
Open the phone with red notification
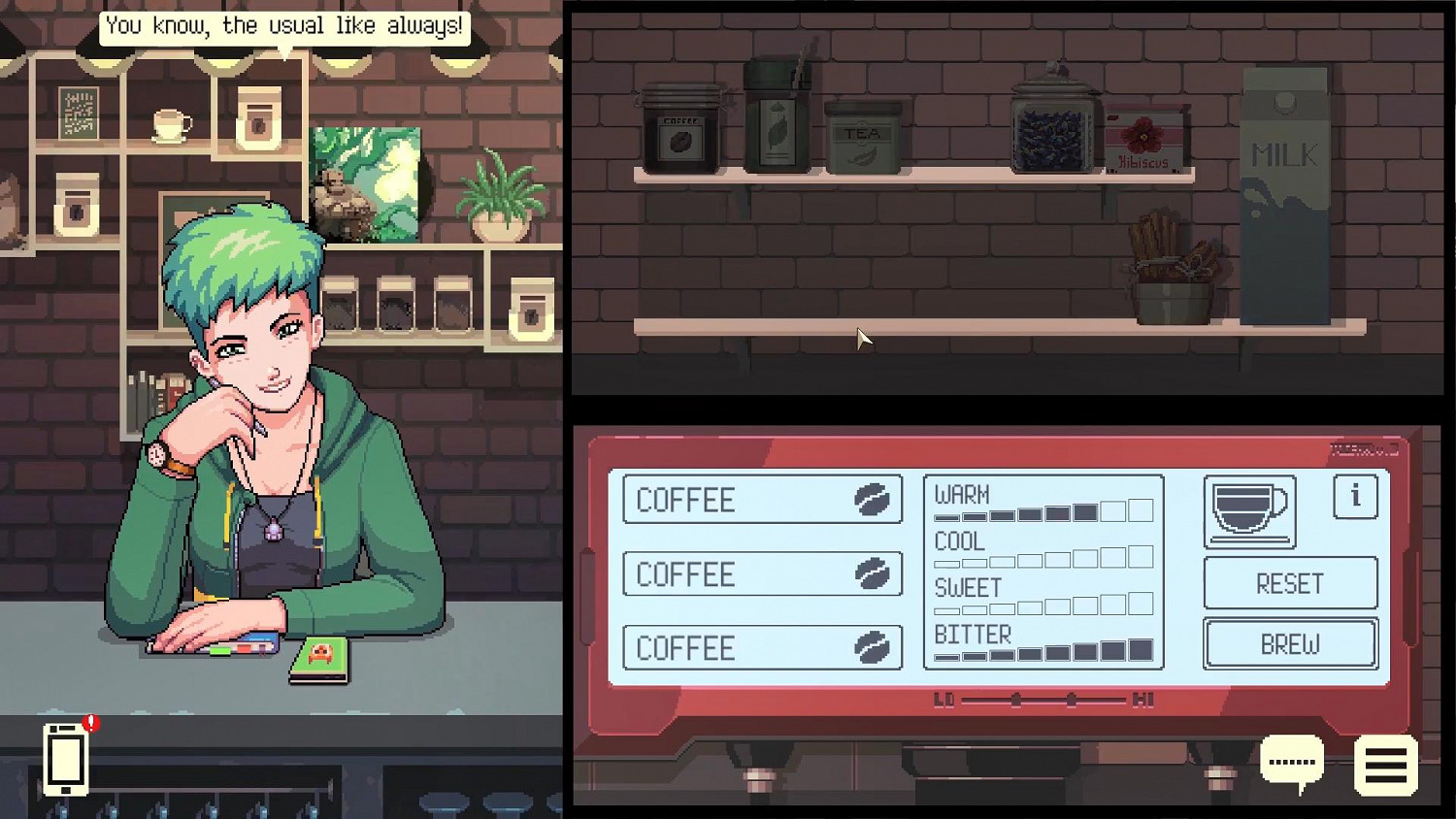[x=63, y=762]
